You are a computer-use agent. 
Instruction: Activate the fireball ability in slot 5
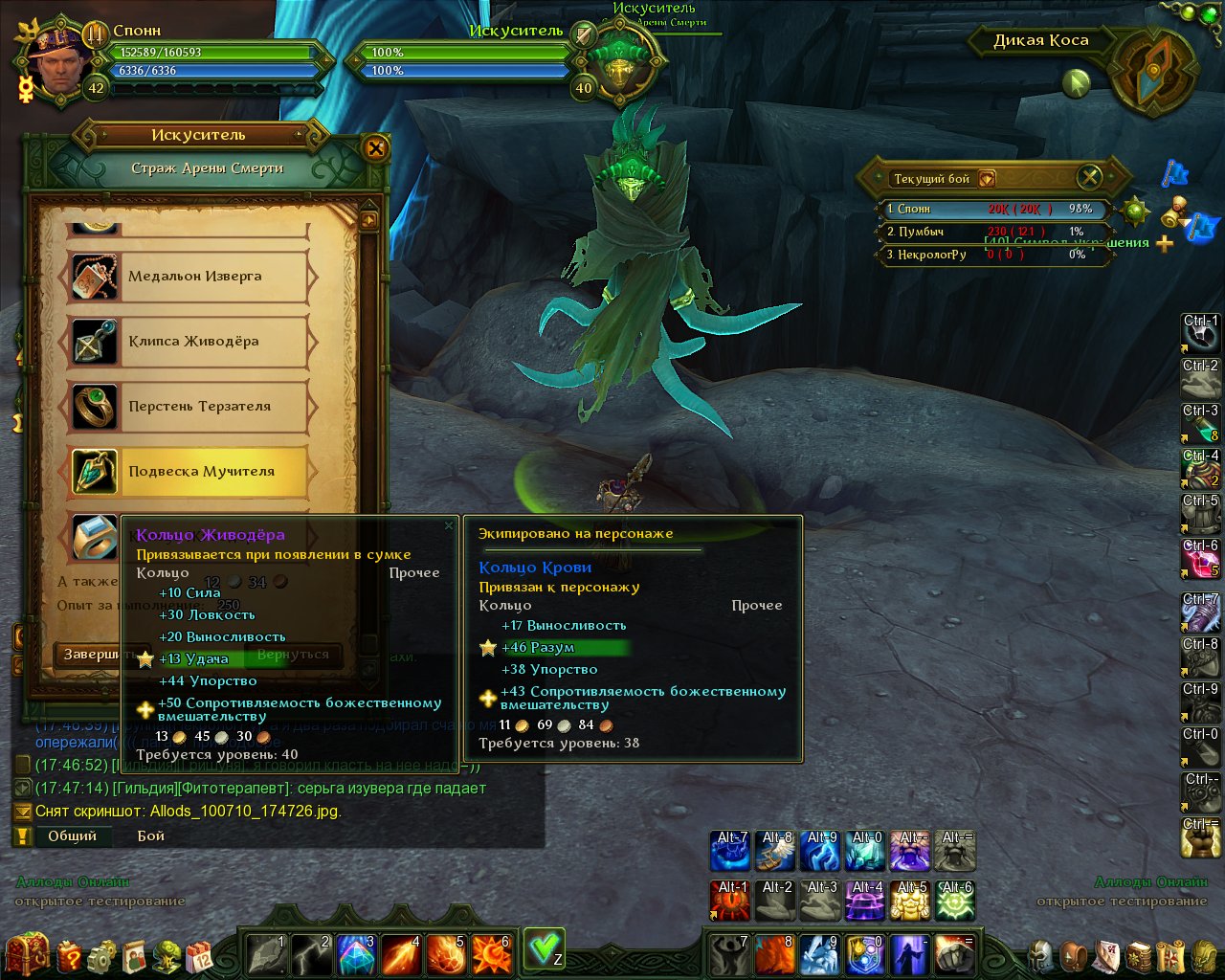pyautogui.click(x=446, y=954)
